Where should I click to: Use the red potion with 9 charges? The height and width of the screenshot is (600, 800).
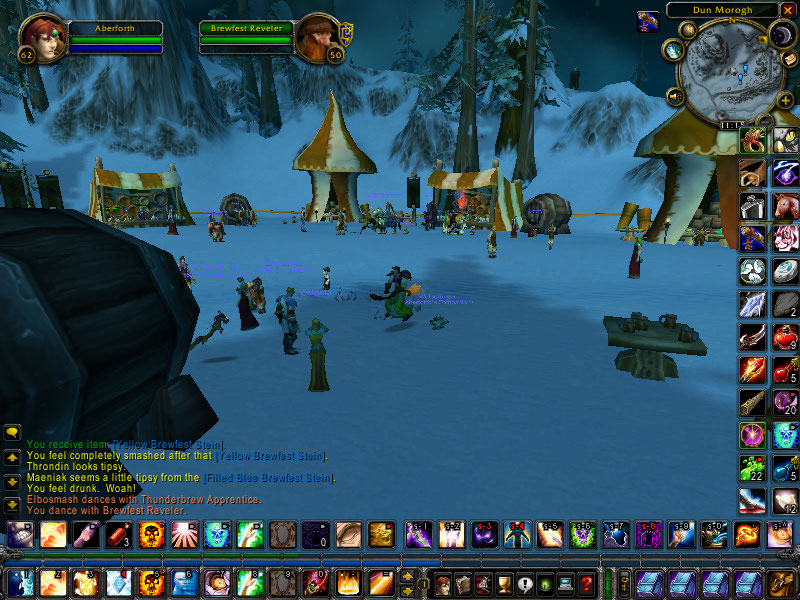point(786,337)
